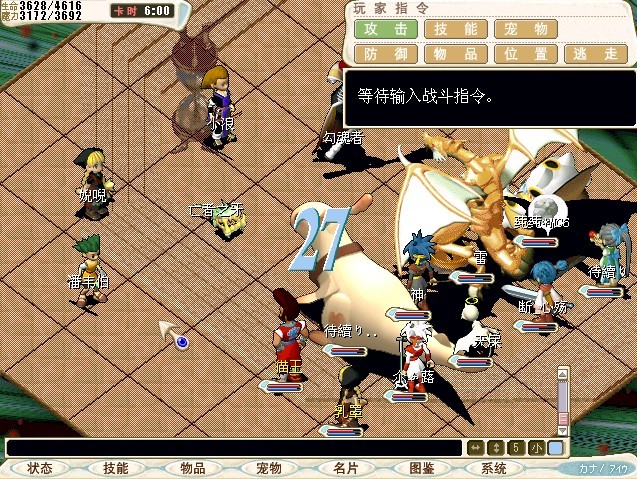Click the horizontal arrows chat width button

[475, 448]
